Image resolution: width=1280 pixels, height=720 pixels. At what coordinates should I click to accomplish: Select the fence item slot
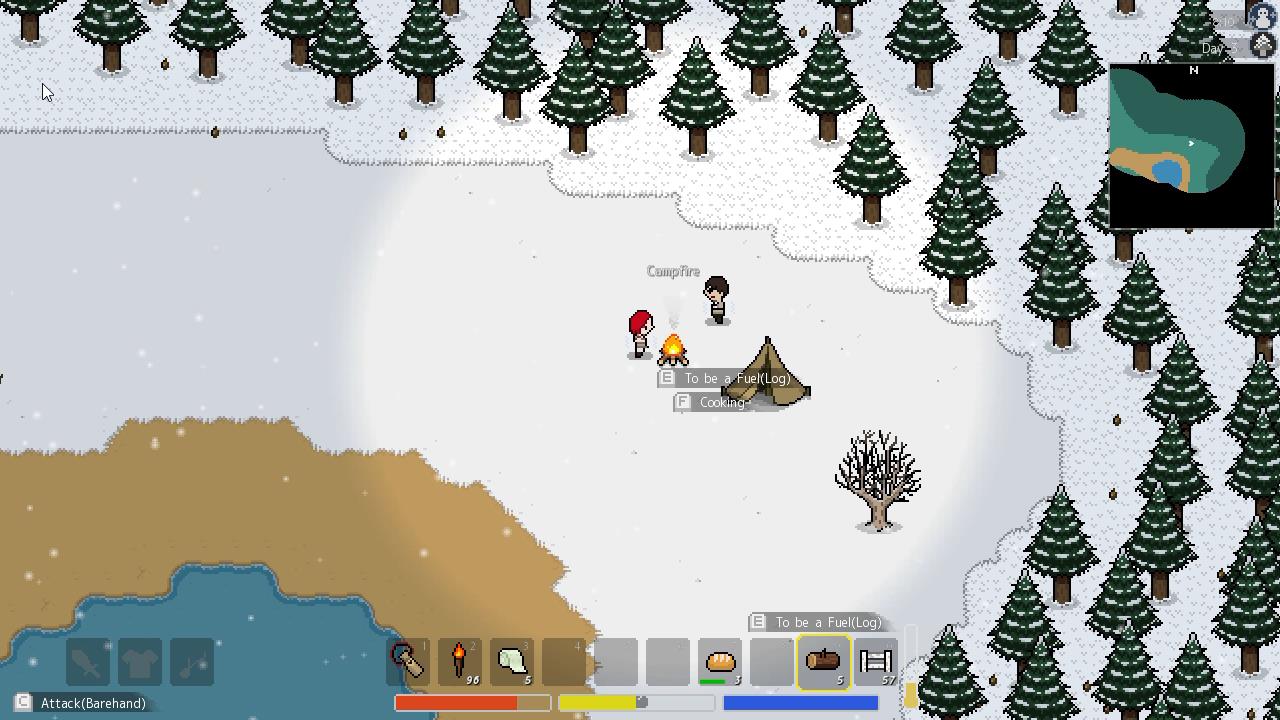pyautogui.click(x=876, y=661)
